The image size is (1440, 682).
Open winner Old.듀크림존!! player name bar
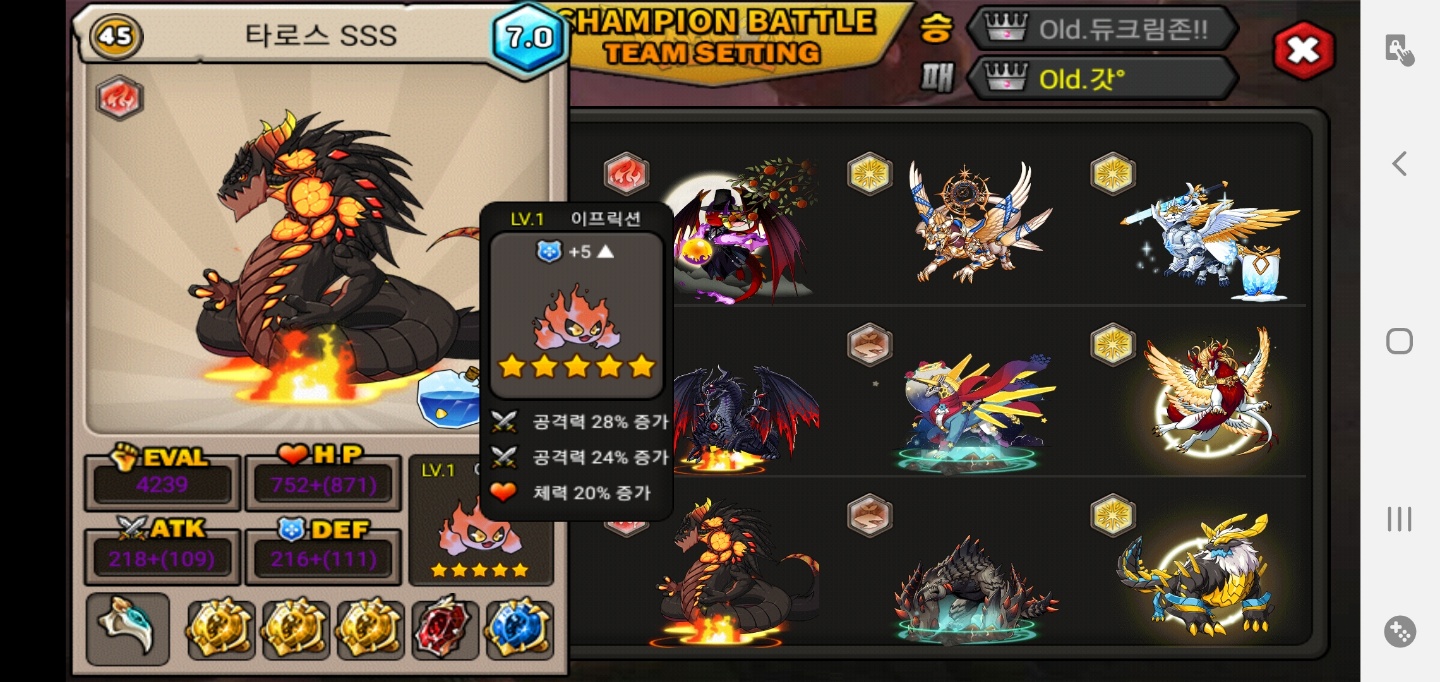tap(1101, 29)
